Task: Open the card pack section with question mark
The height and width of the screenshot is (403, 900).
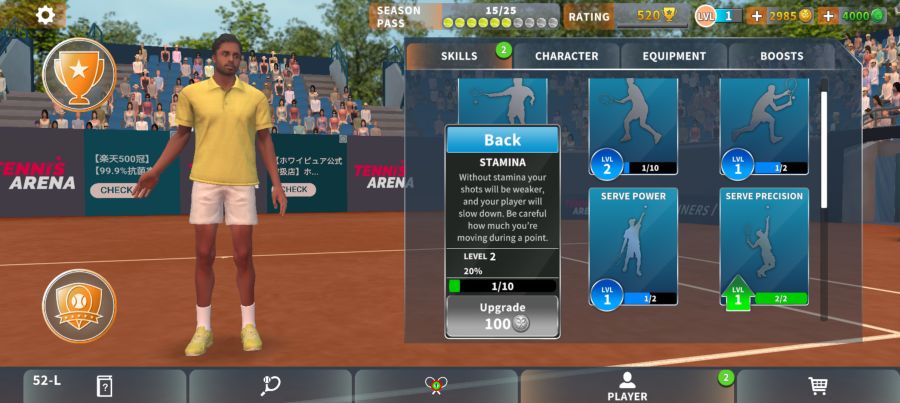Action: click(104, 386)
